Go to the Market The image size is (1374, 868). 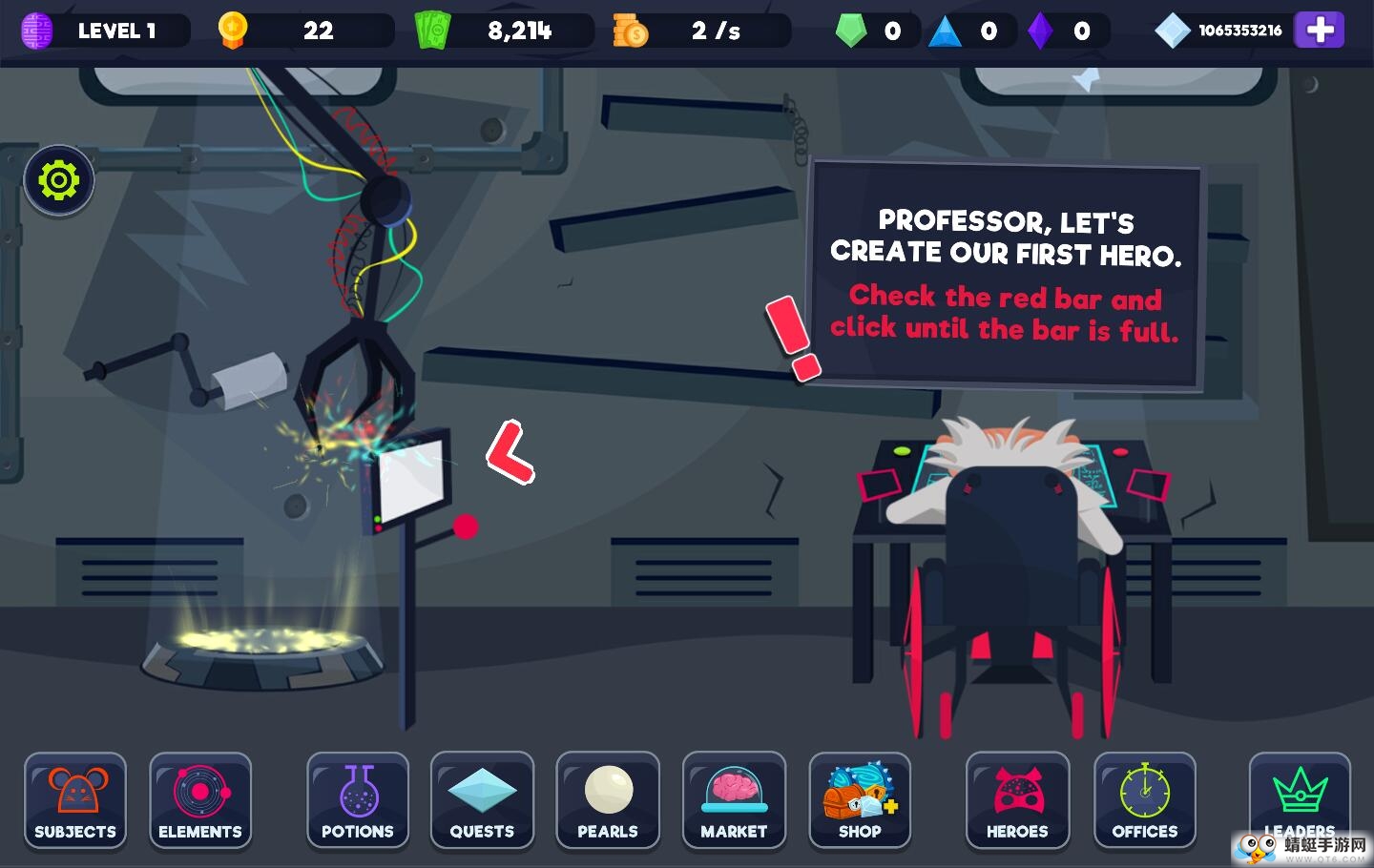coord(734,800)
